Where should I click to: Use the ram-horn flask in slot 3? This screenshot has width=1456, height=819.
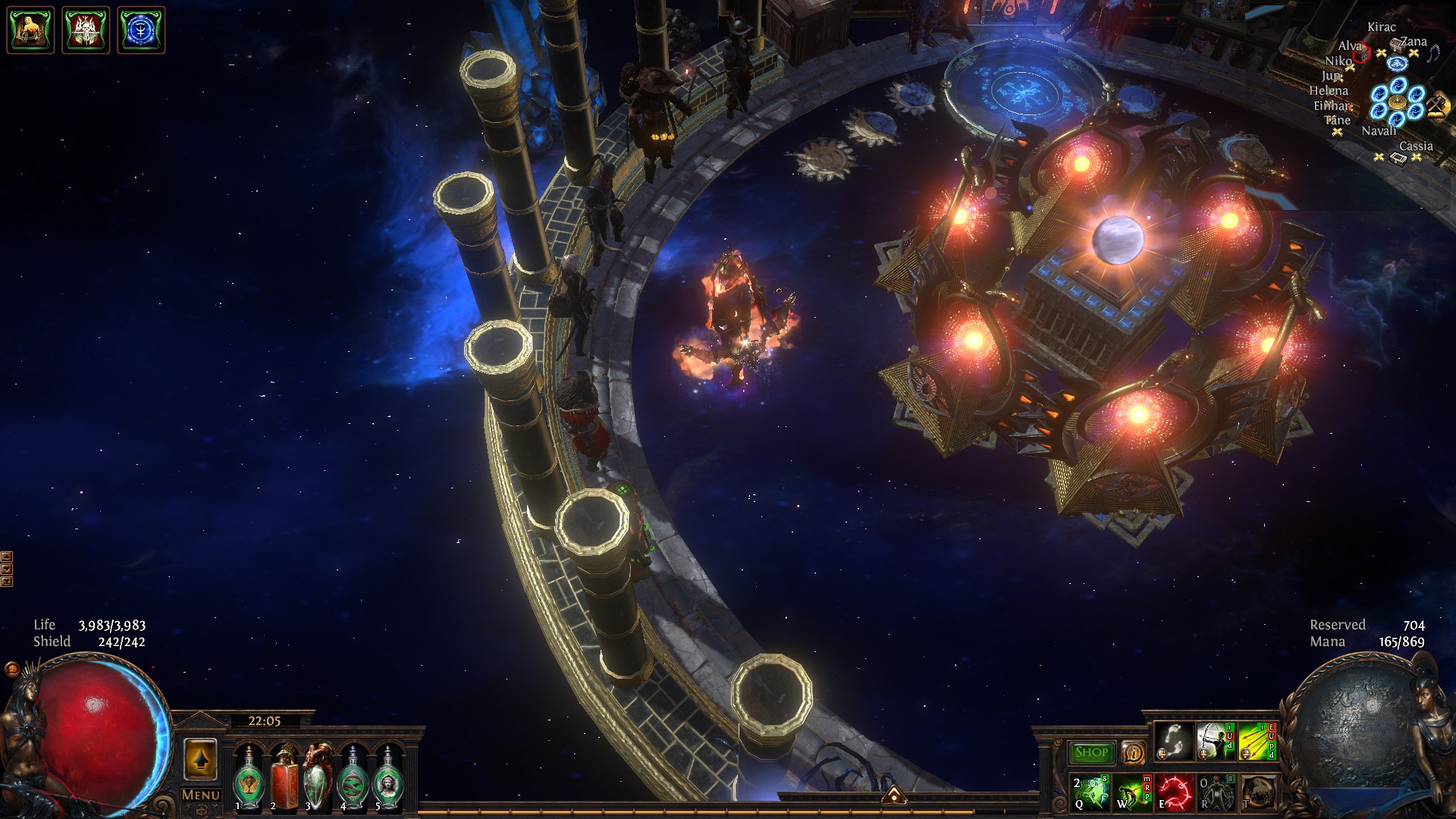pyautogui.click(x=318, y=778)
